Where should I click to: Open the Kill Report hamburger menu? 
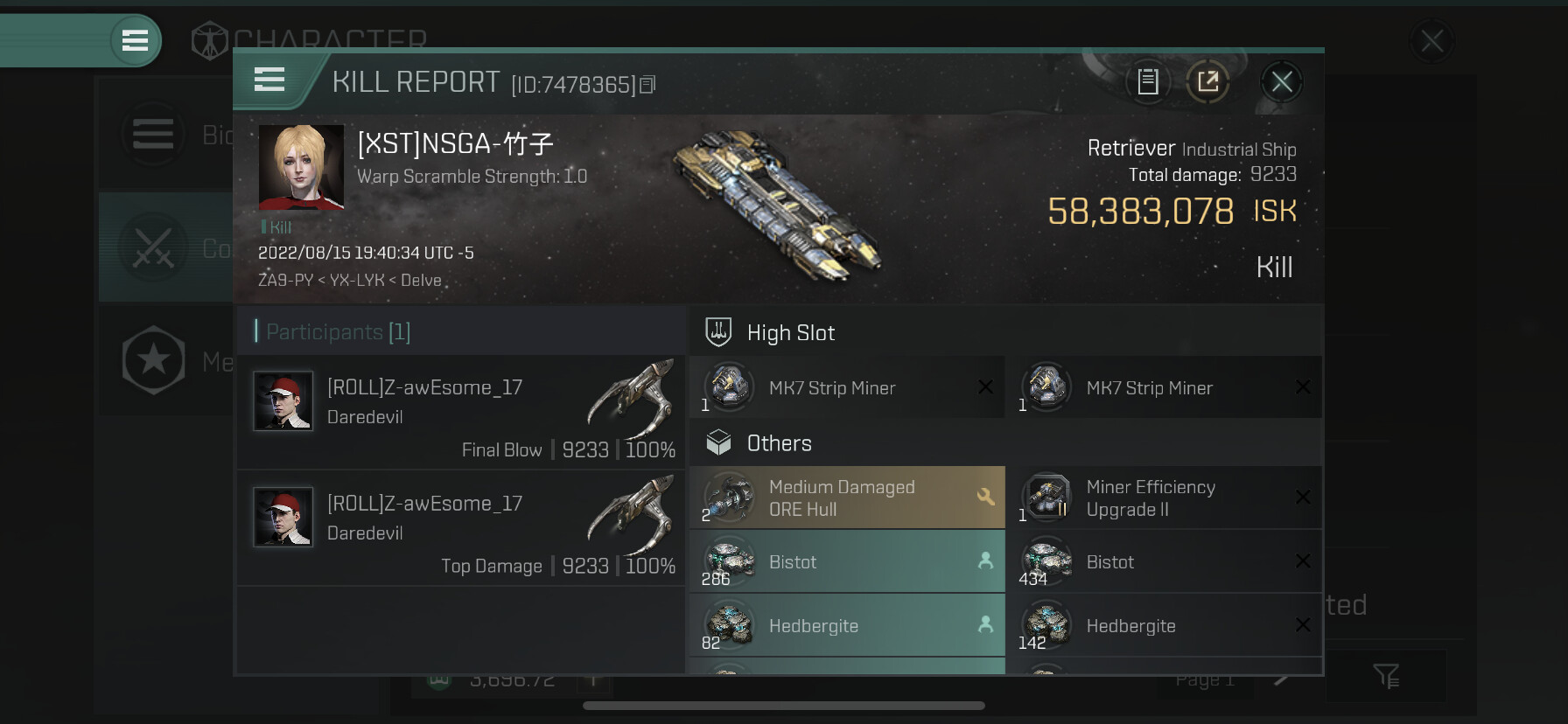click(x=269, y=80)
